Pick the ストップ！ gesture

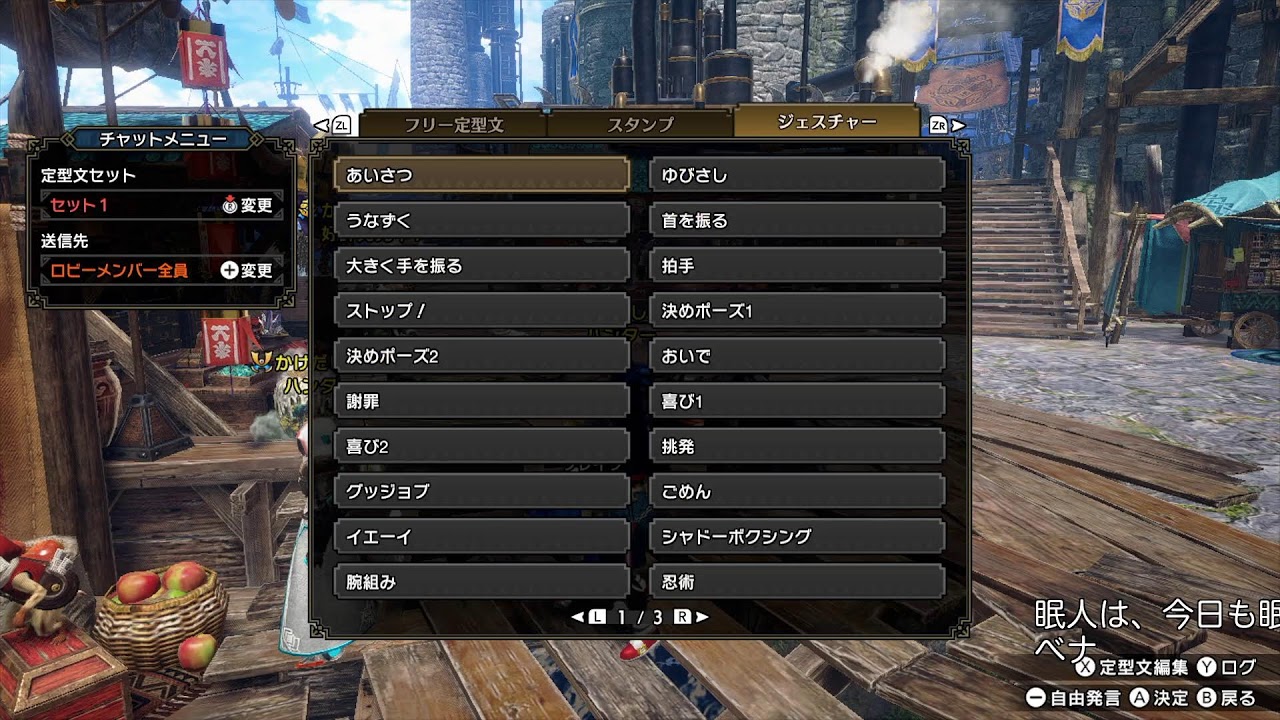click(x=481, y=311)
